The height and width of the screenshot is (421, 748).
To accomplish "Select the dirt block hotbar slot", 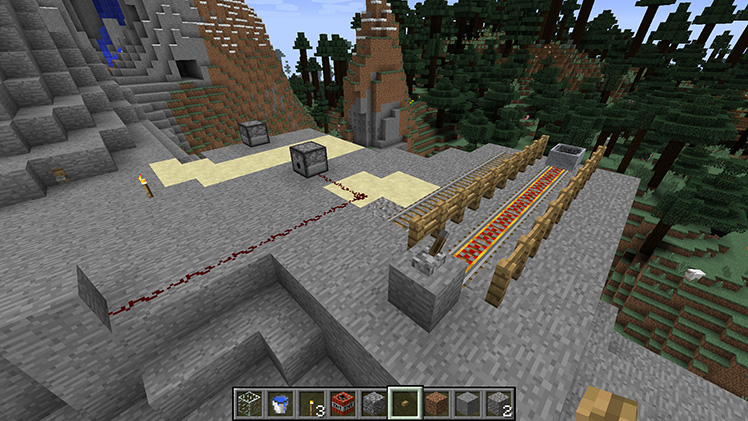I will click(x=437, y=402).
